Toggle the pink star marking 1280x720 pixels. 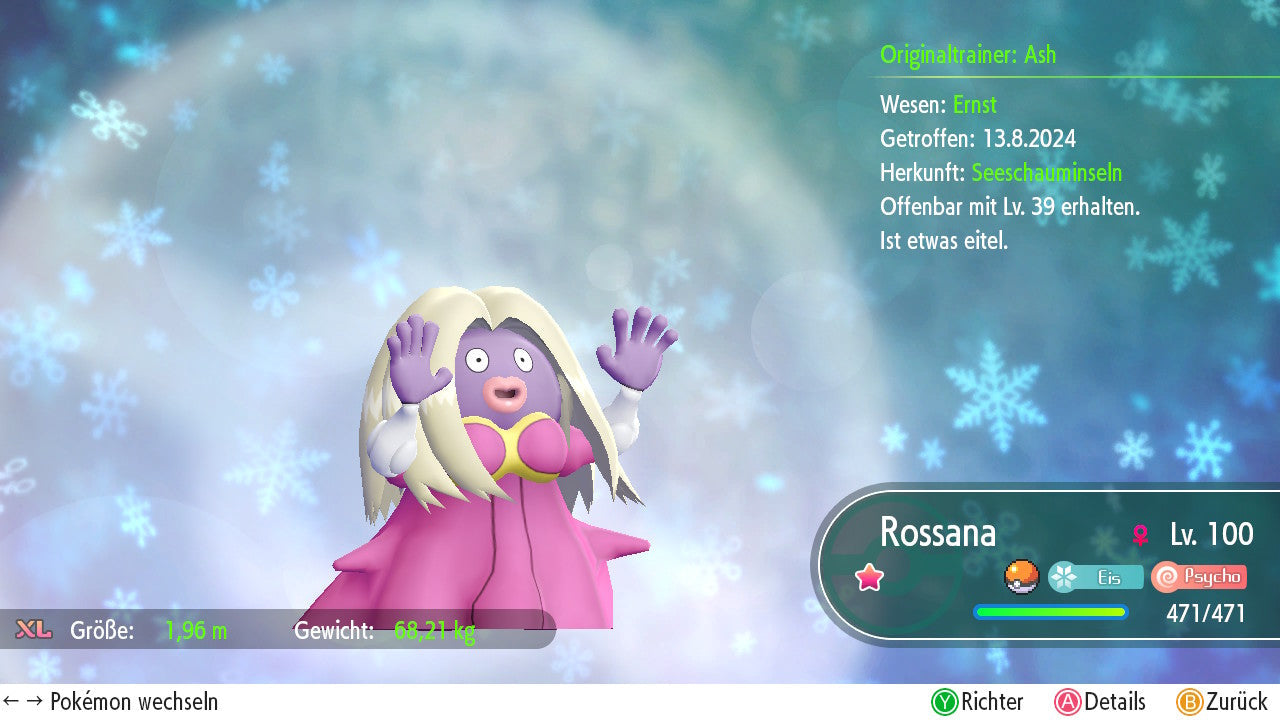pyautogui.click(x=870, y=577)
